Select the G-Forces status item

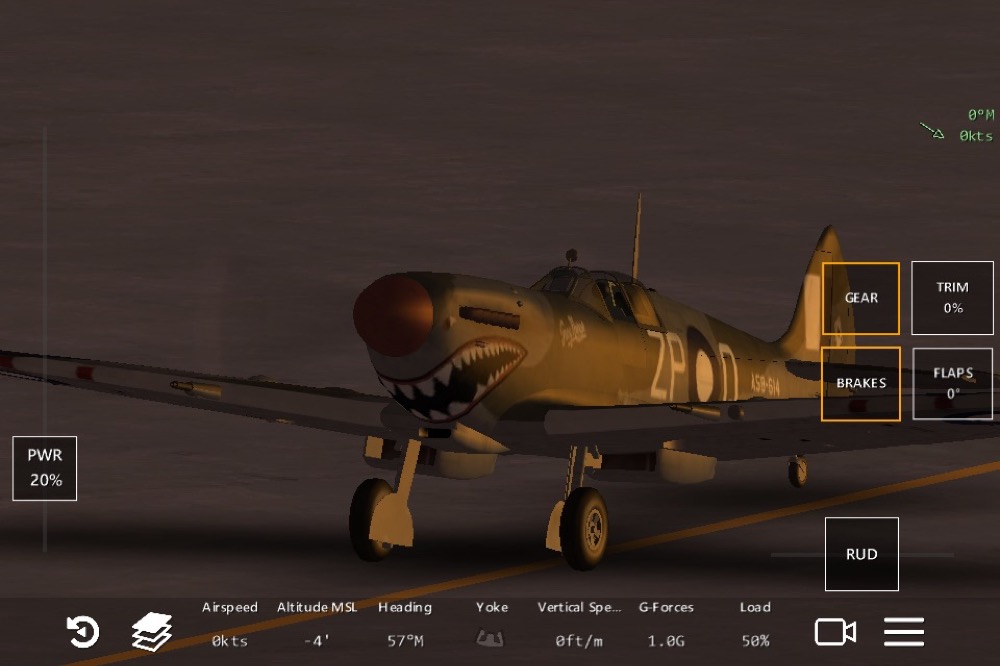tap(665, 624)
